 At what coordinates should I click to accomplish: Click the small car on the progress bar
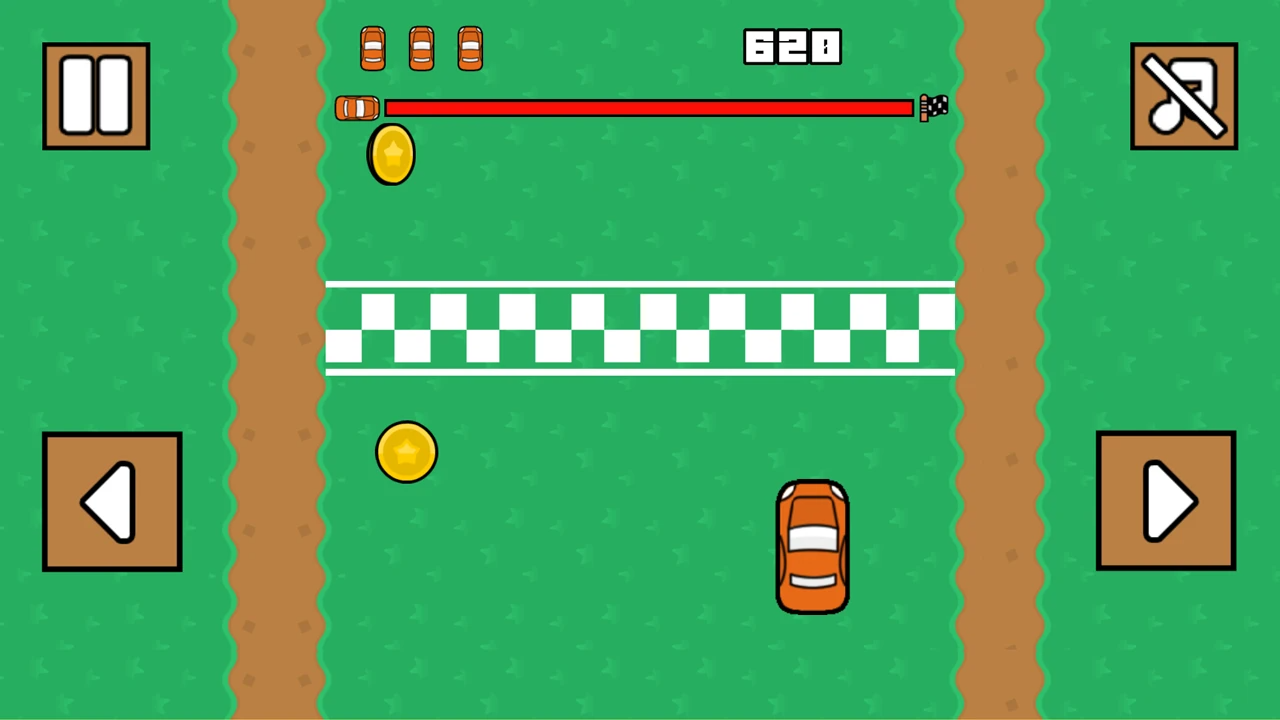(356, 108)
